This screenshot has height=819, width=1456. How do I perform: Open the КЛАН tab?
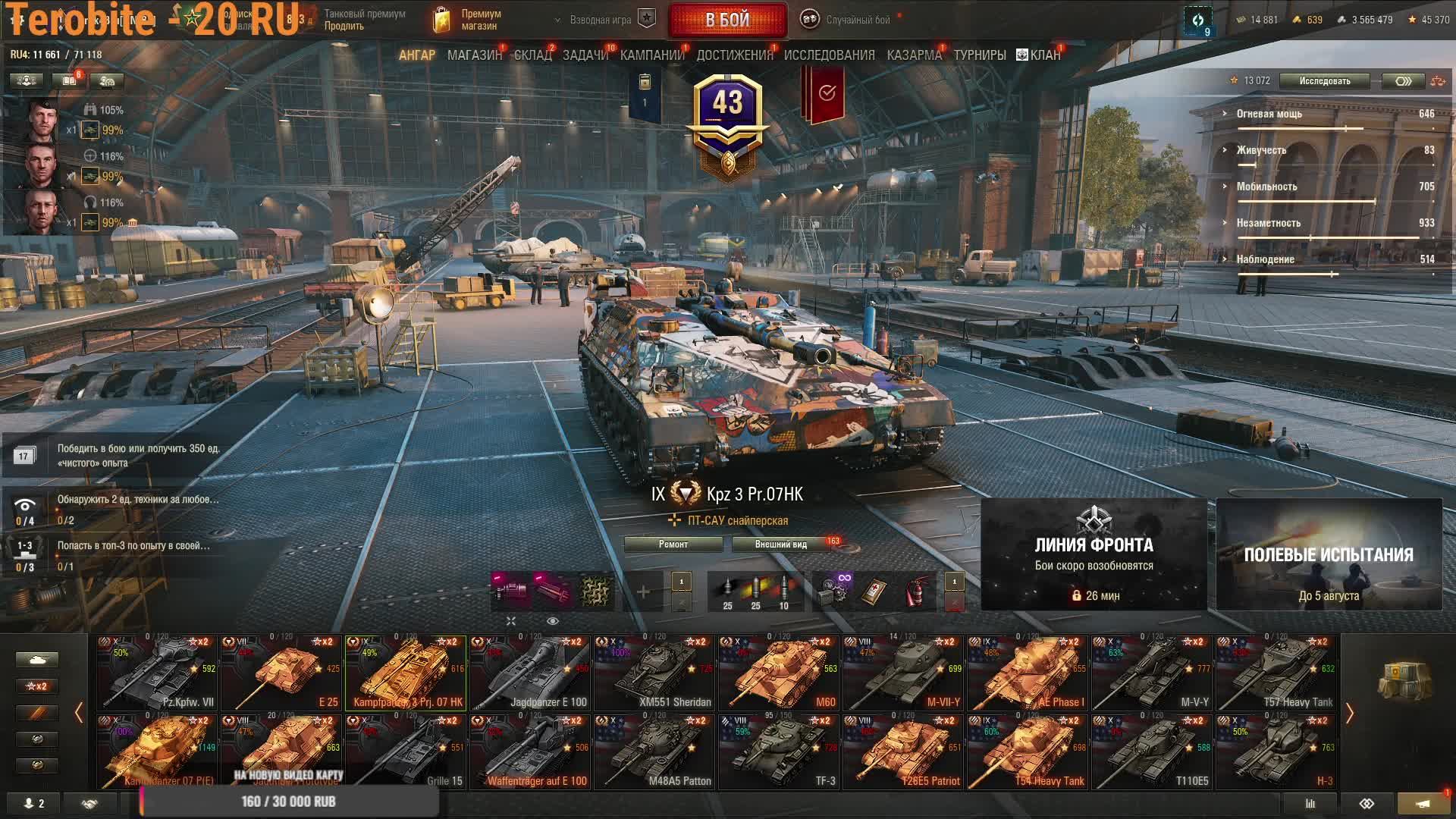(x=1039, y=55)
